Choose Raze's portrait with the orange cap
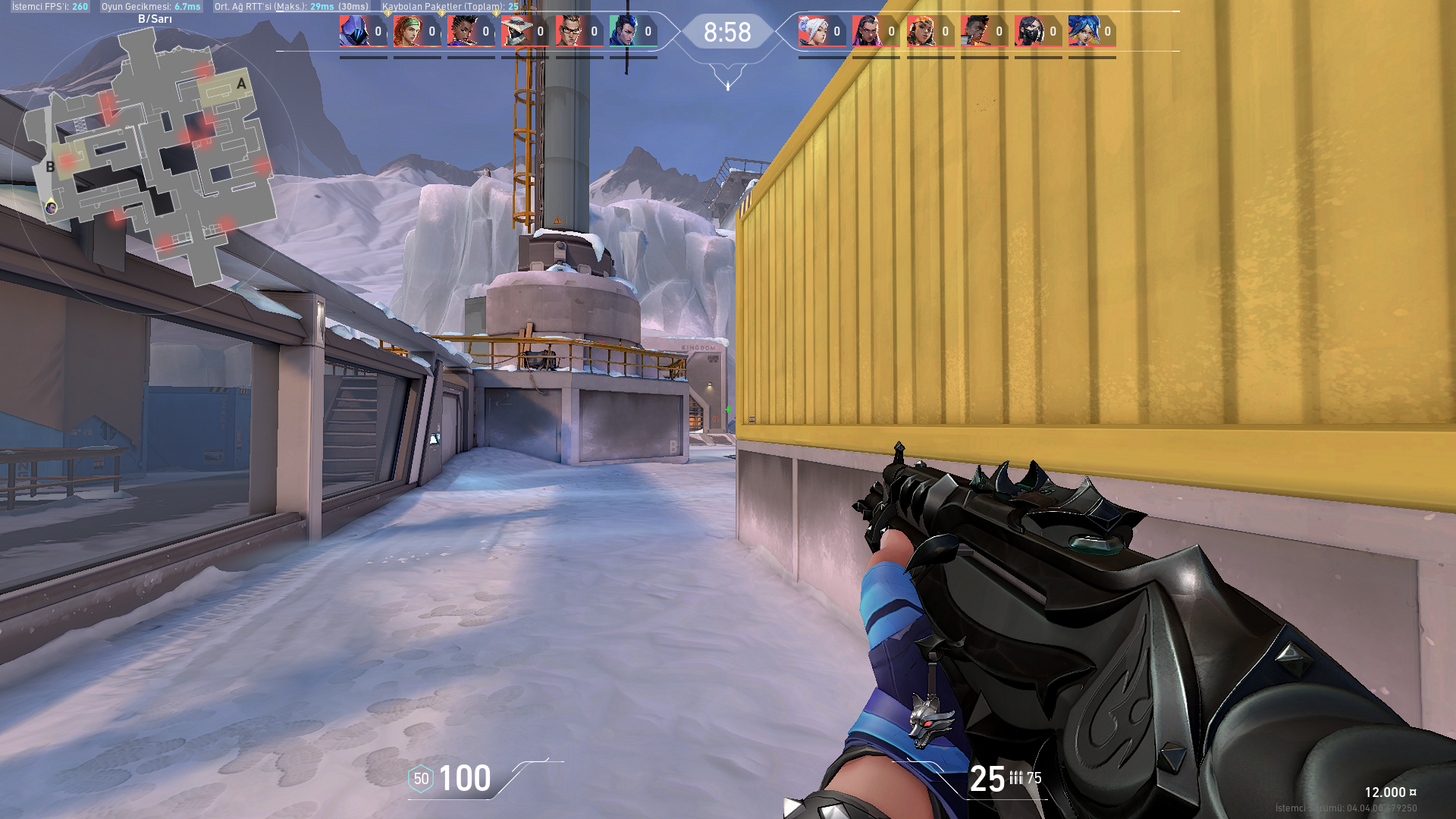1456x819 pixels. [x=921, y=31]
